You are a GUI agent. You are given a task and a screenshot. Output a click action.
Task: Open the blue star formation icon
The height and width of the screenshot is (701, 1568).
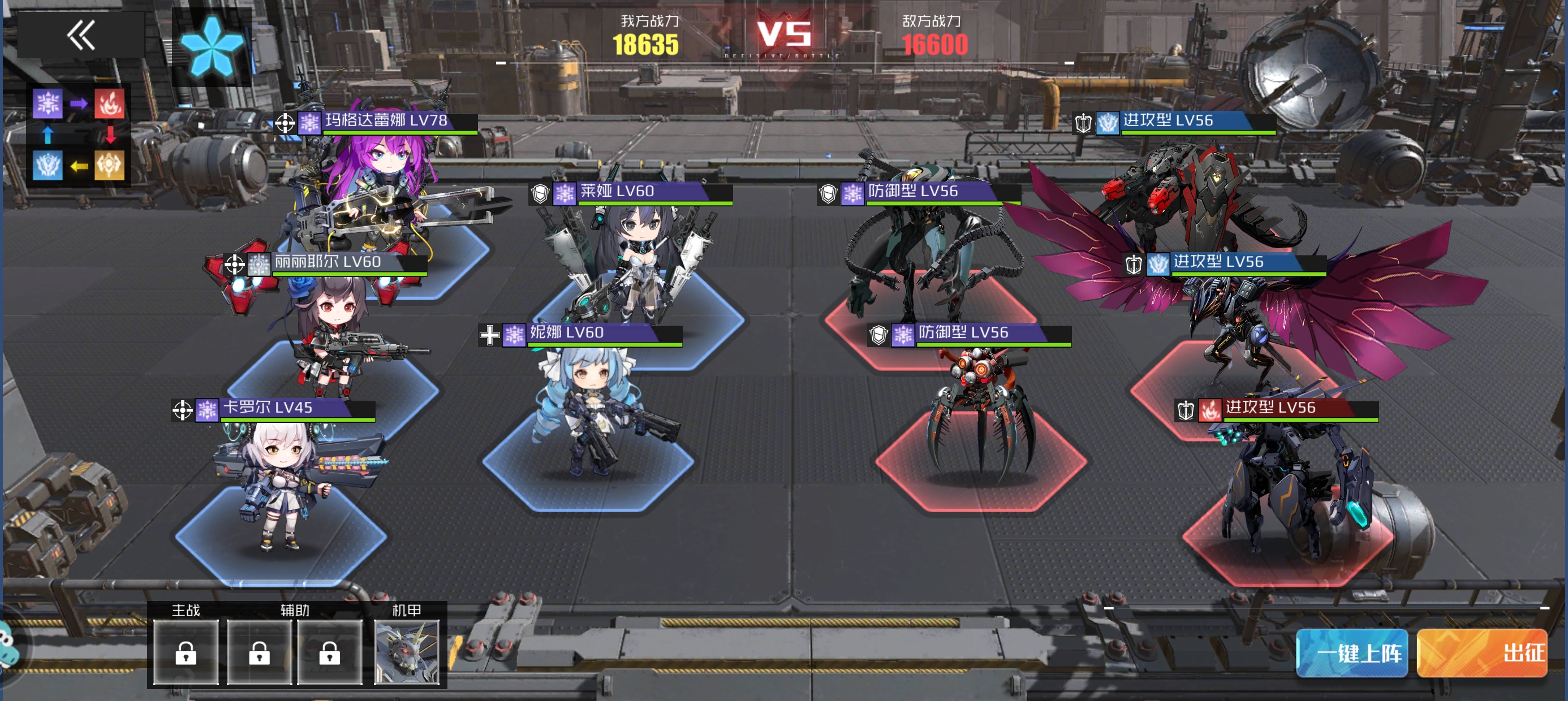pyautogui.click(x=211, y=46)
